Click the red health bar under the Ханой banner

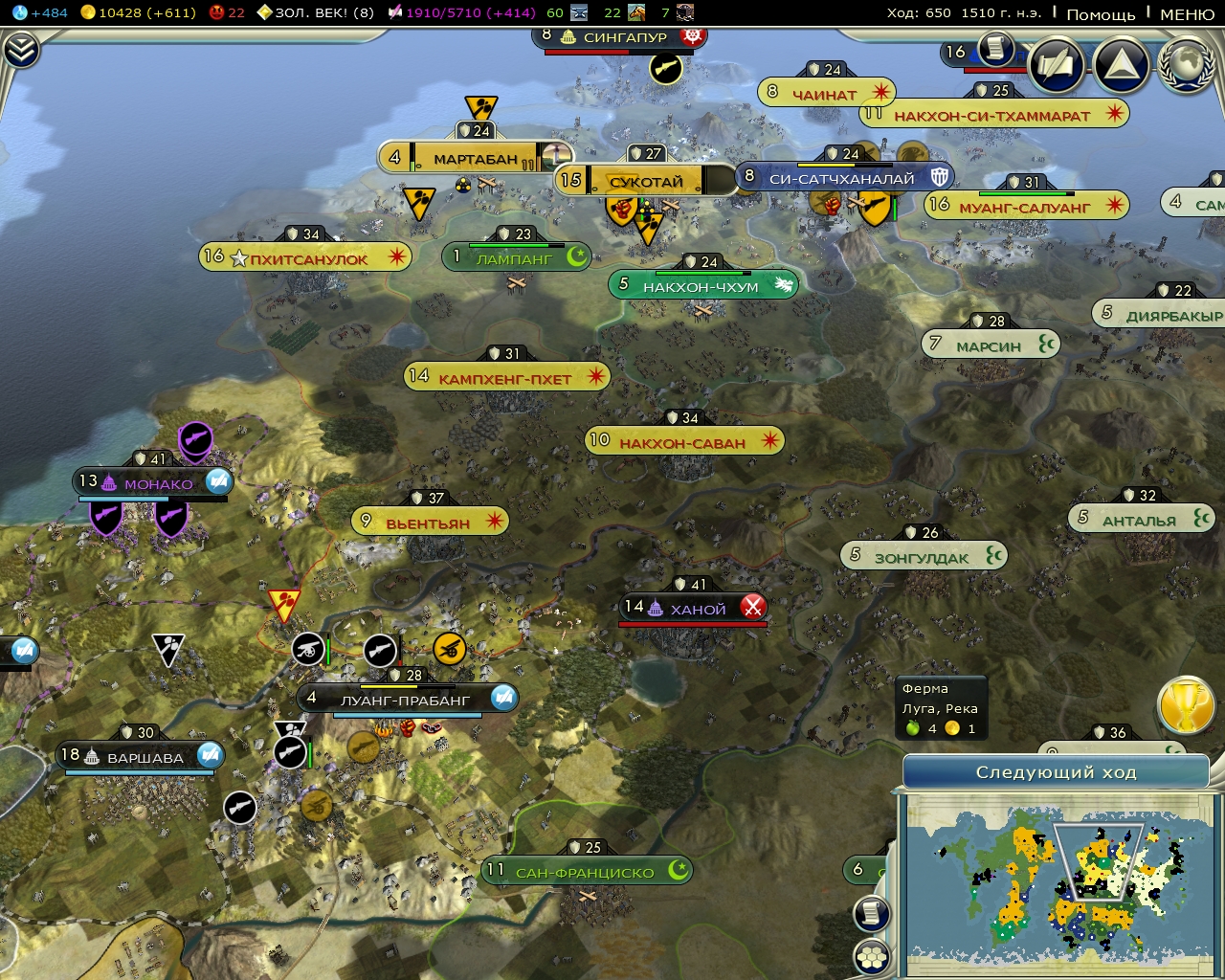tap(693, 622)
